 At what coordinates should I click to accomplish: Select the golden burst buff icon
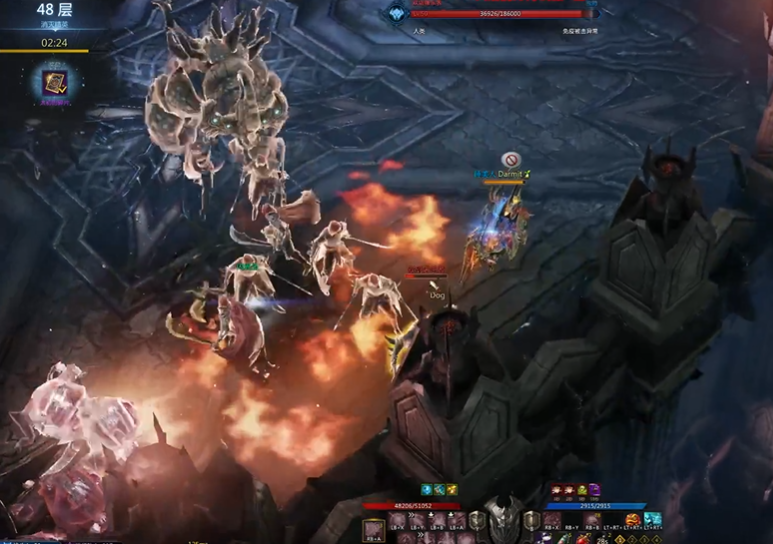click(452, 490)
